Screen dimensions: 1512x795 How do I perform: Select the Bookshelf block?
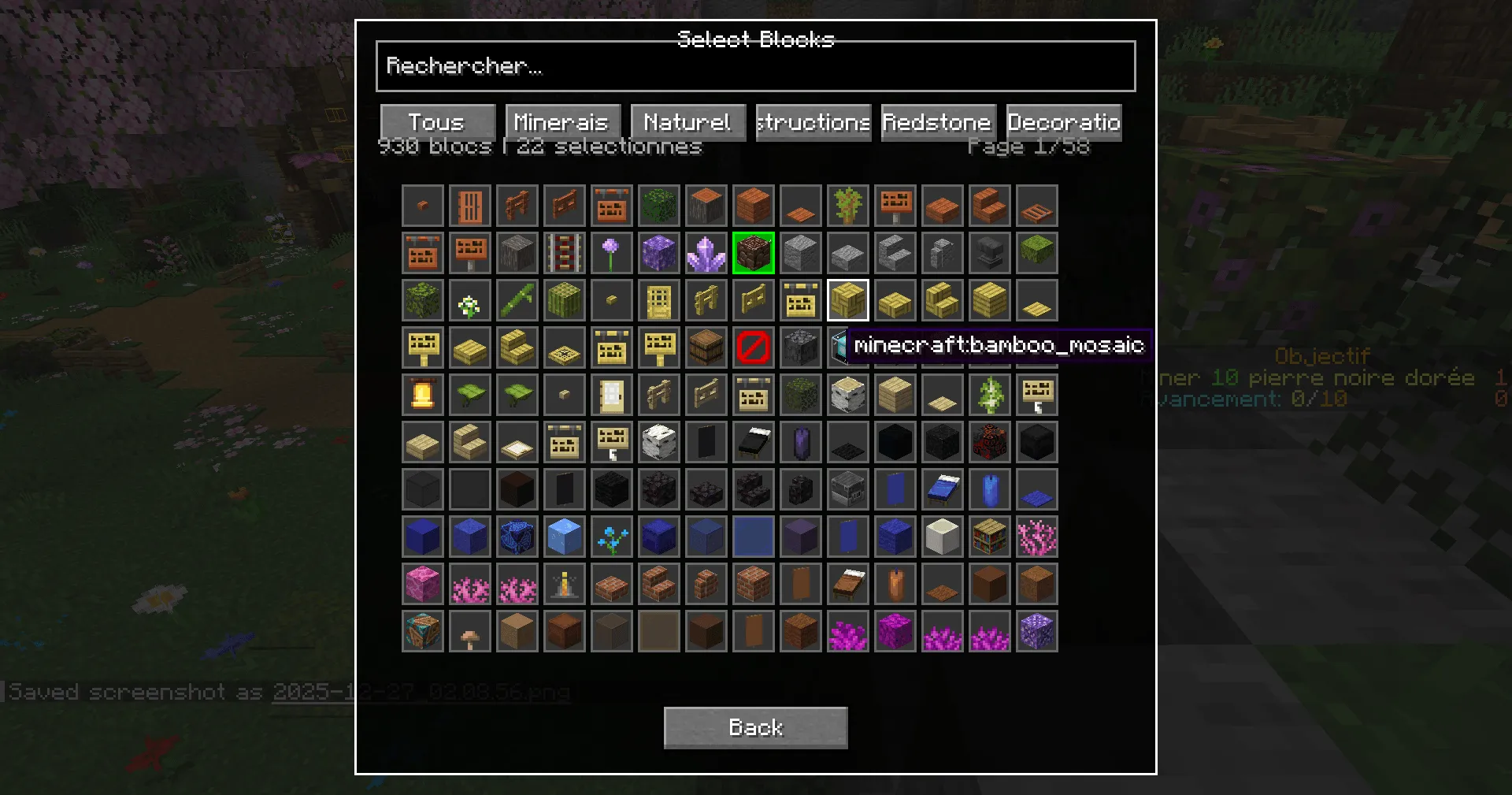tap(990, 537)
